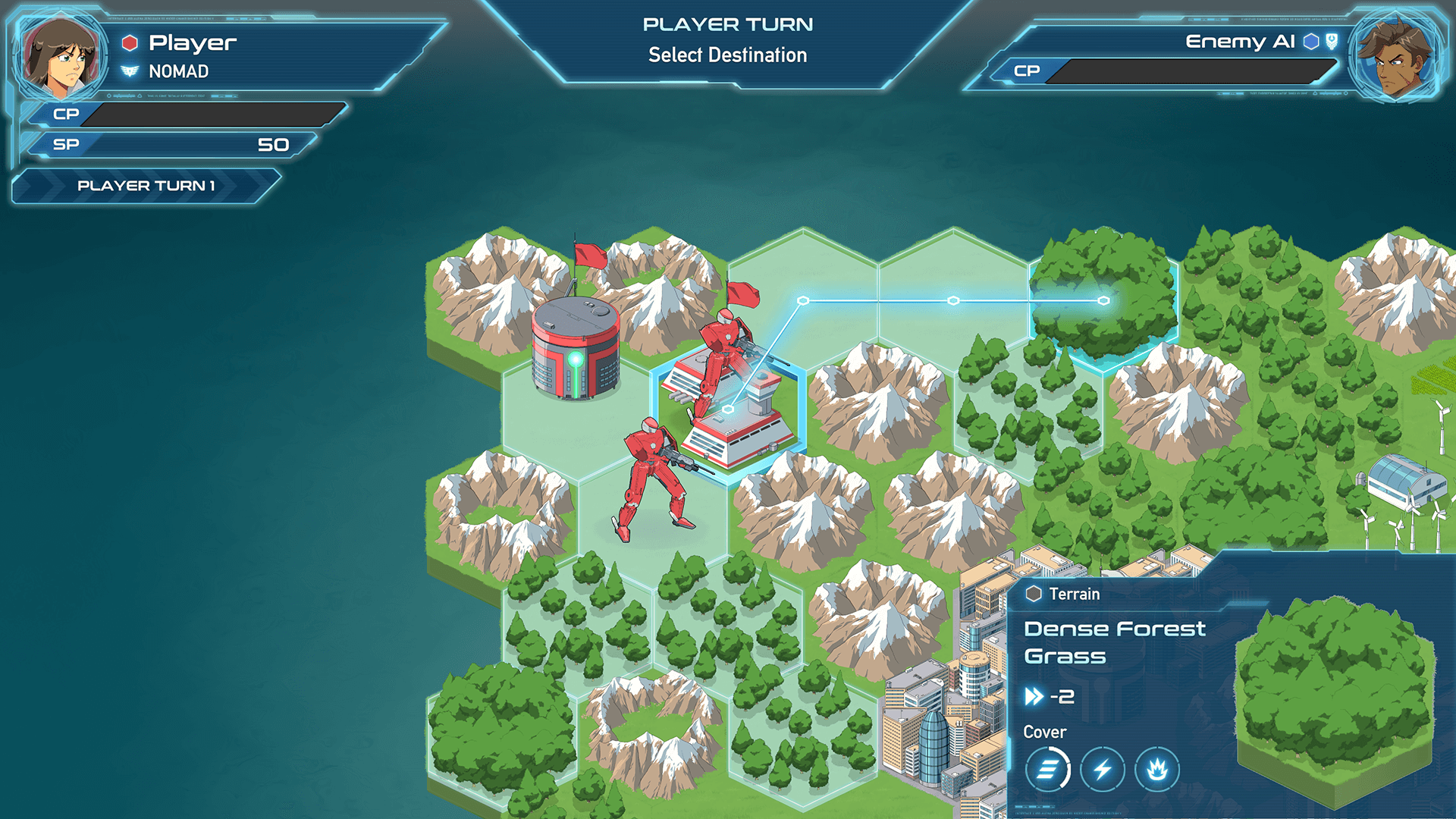Click the striped-lines cover icon

[1047, 770]
